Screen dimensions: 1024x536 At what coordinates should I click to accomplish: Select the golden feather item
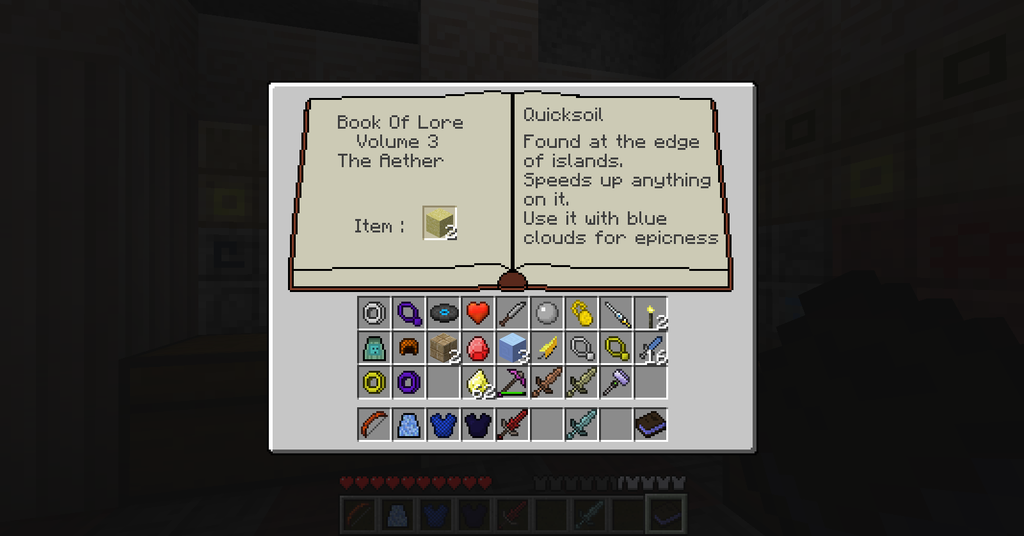click(547, 347)
